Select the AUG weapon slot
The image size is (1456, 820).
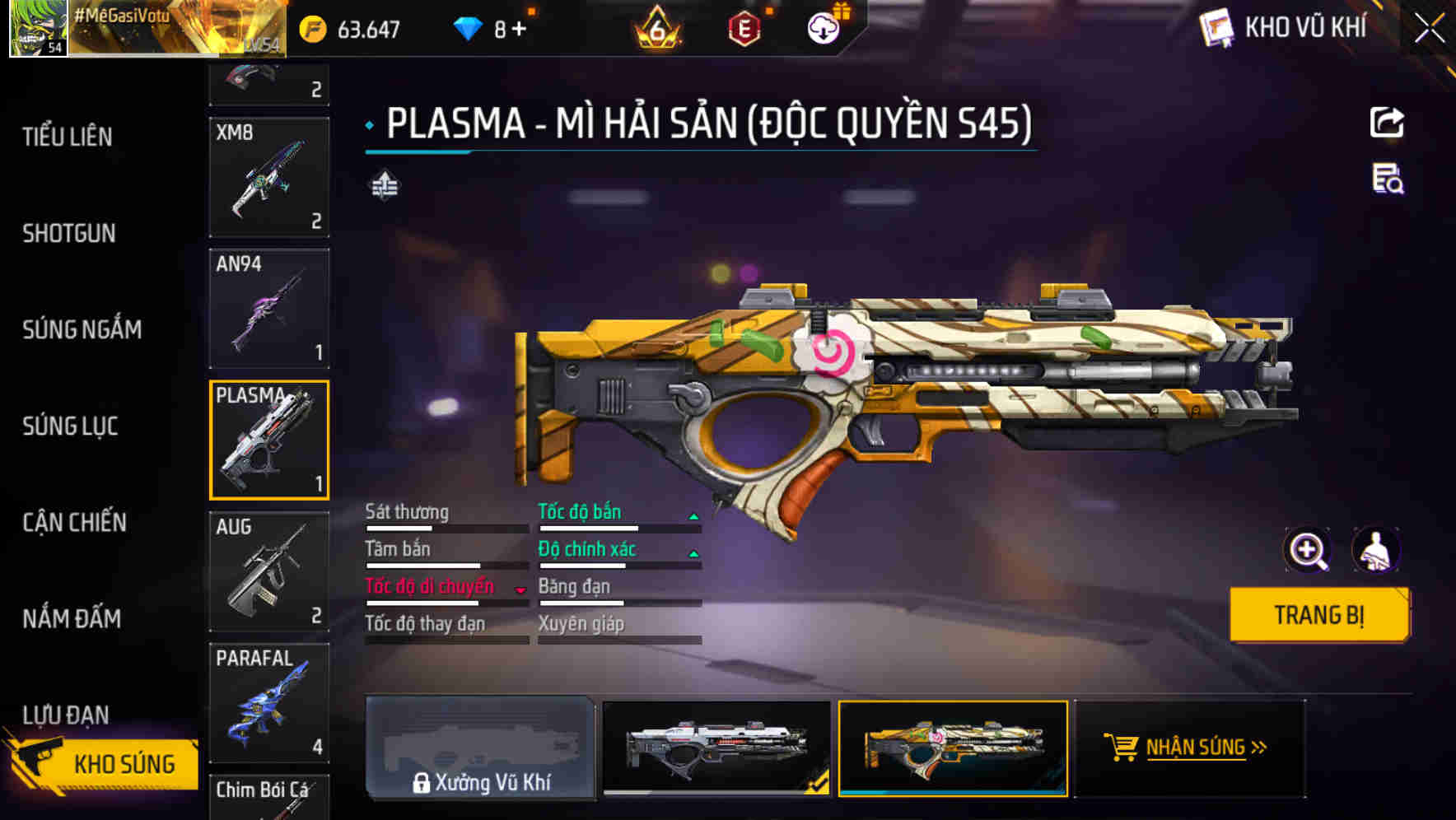coord(269,571)
